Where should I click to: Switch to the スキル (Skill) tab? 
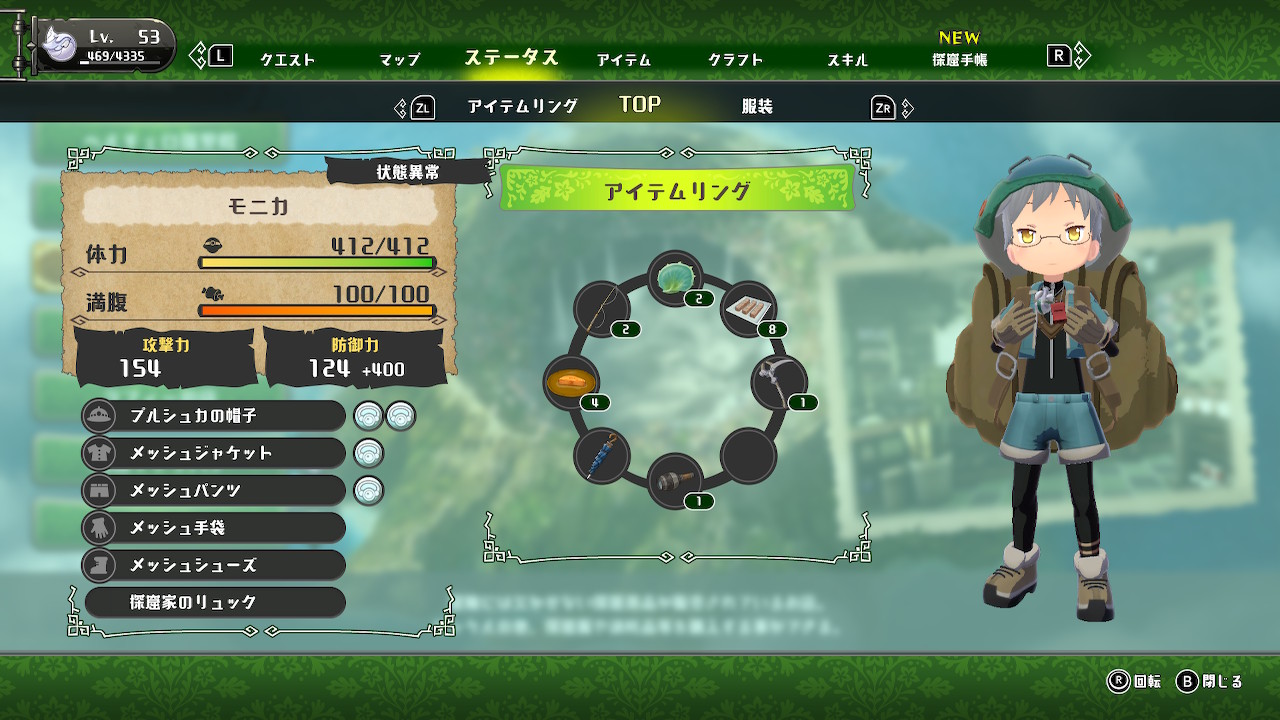(x=847, y=60)
